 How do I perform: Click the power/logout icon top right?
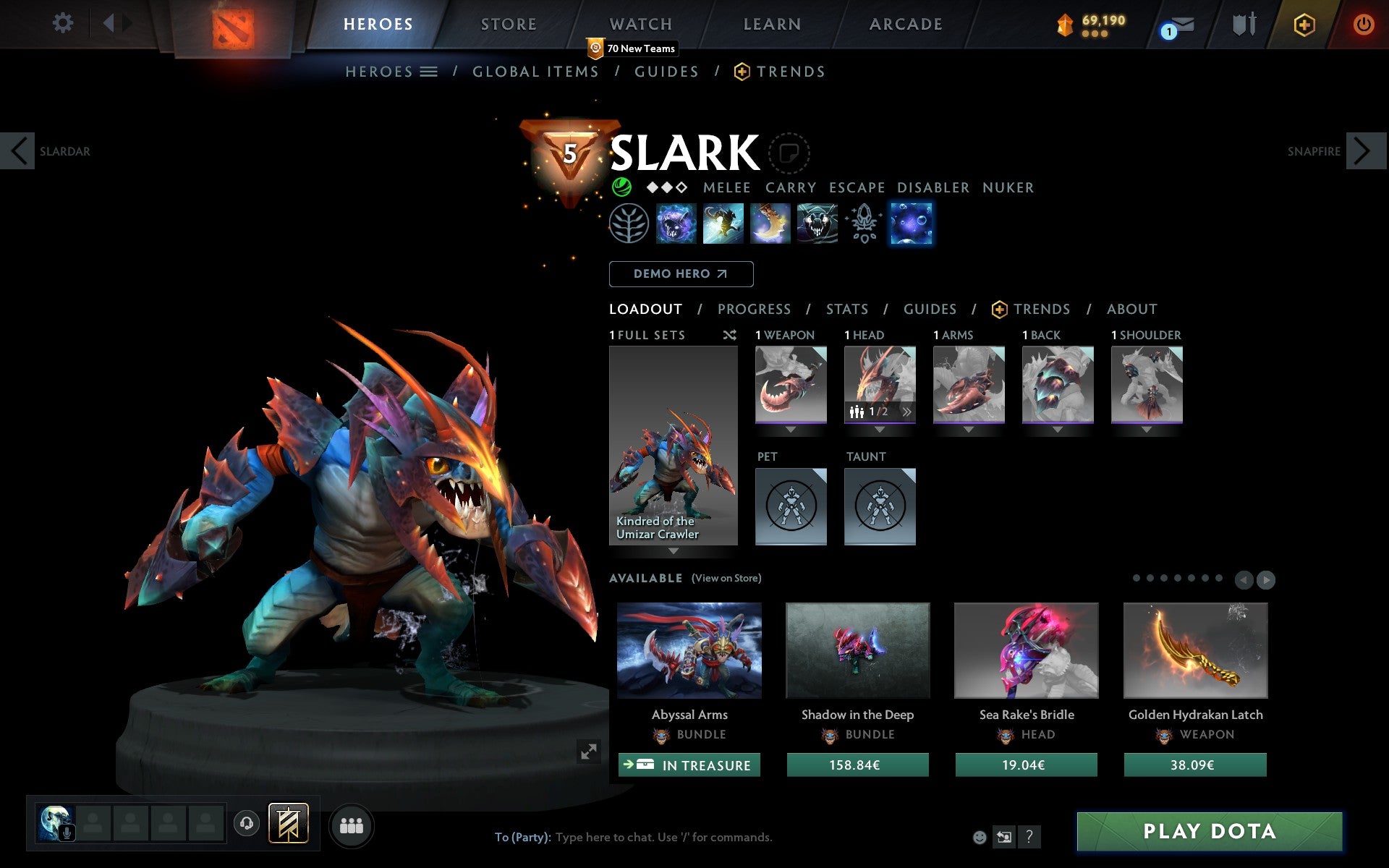coord(1363,24)
